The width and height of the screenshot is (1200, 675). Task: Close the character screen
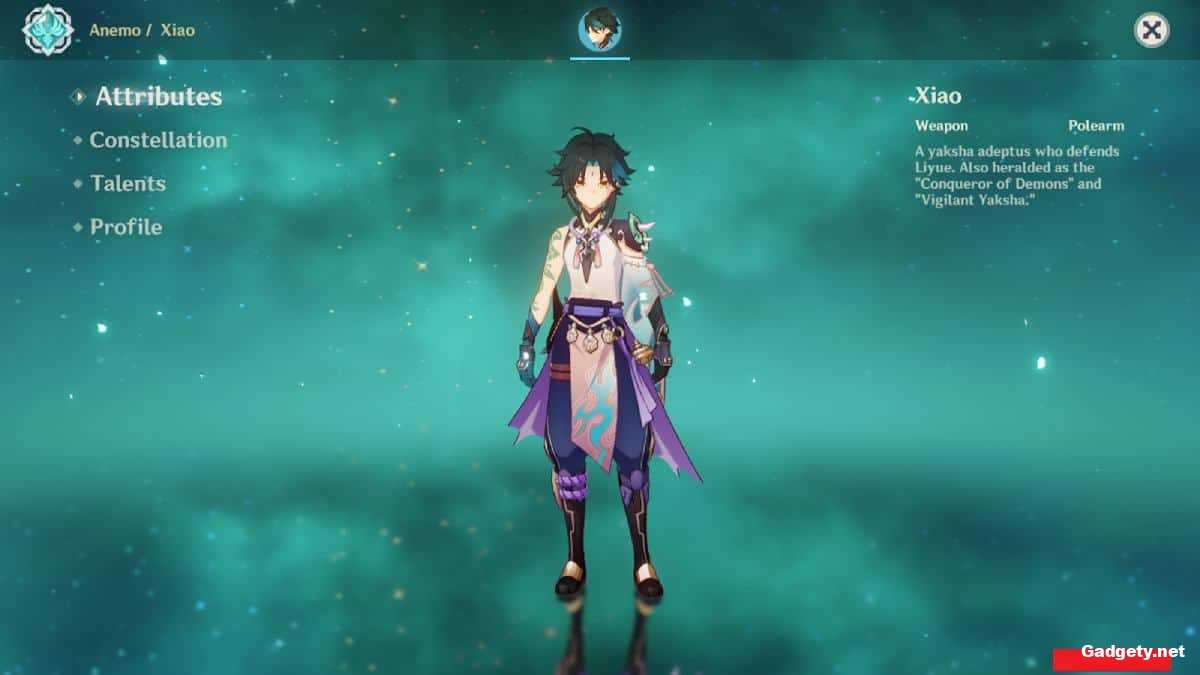pyautogui.click(x=1152, y=30)
